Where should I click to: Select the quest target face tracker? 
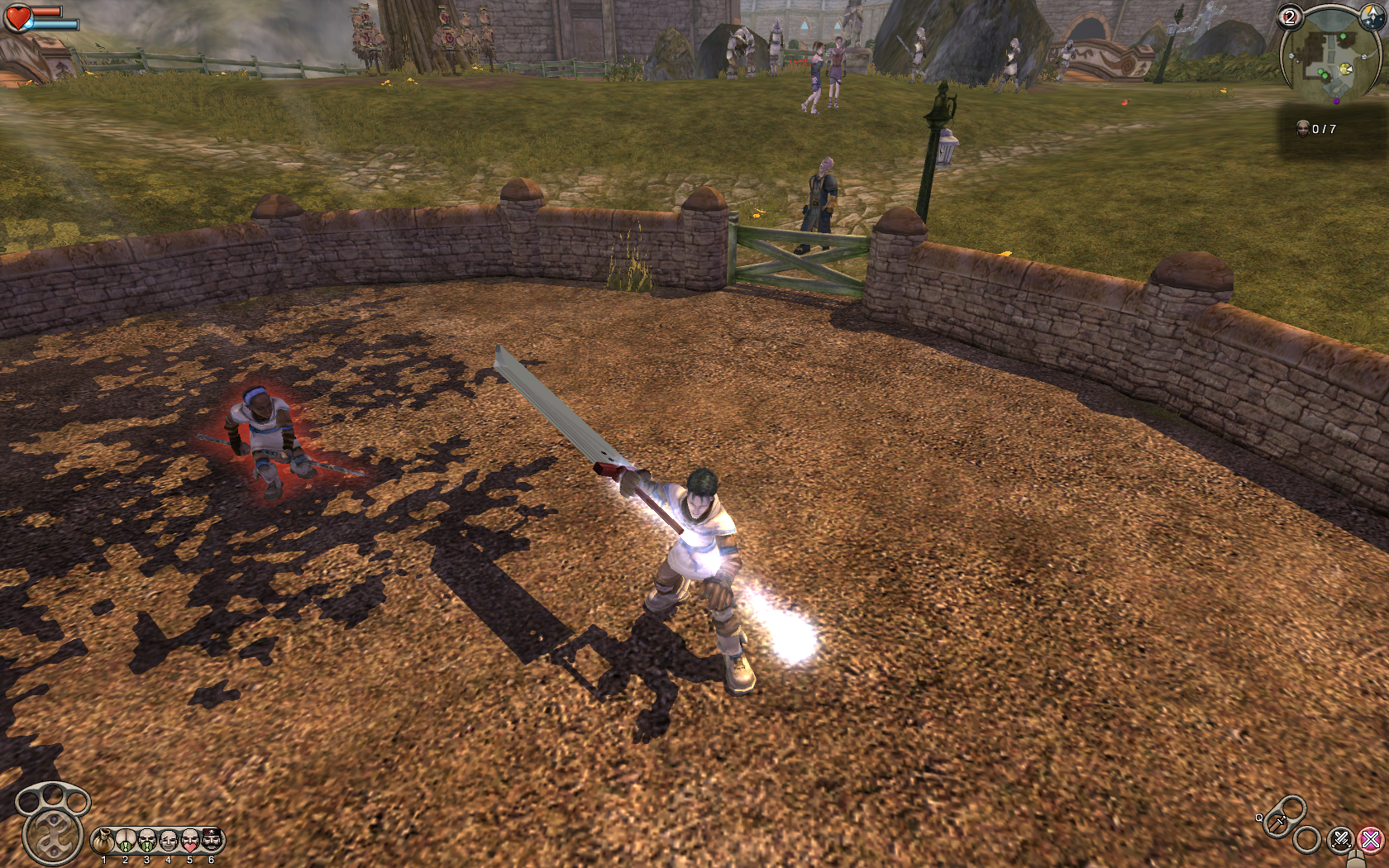point(1303,128)
